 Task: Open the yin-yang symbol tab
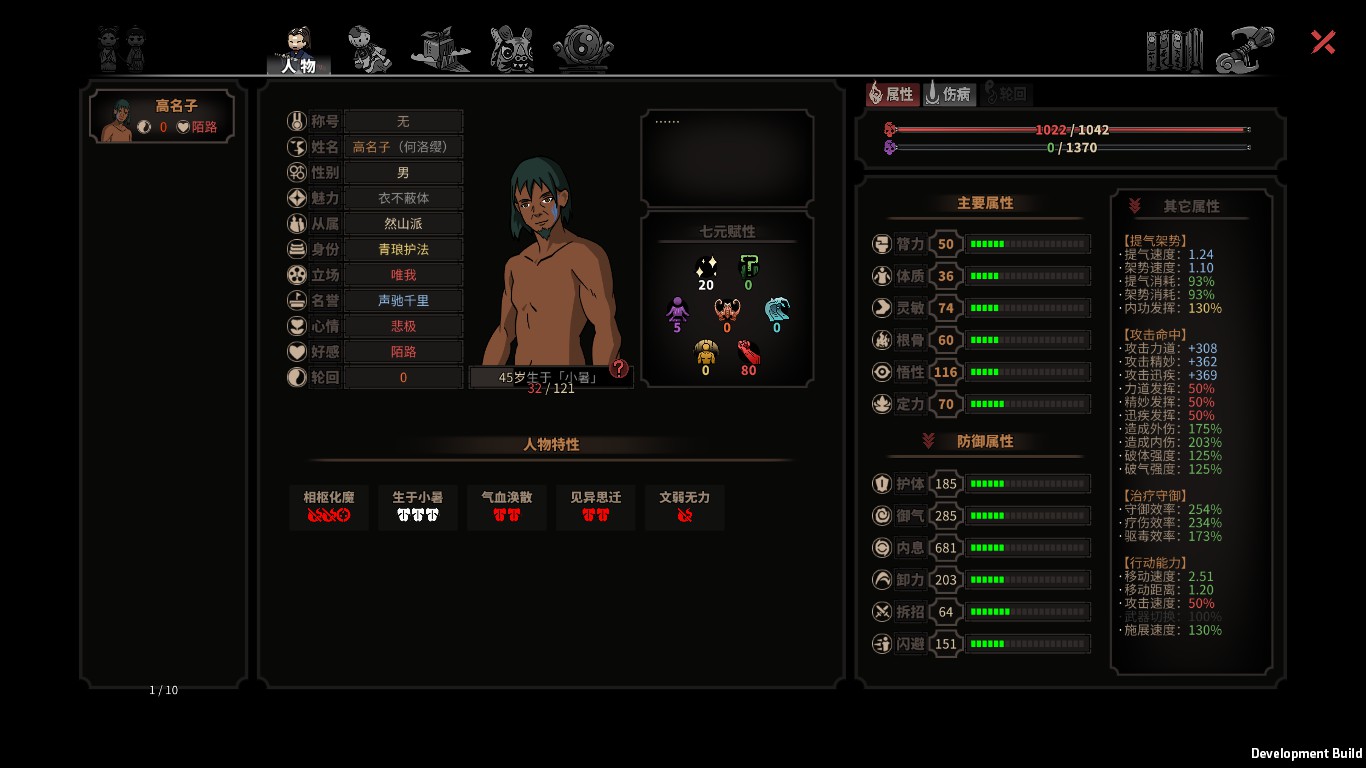pos(583,48)
